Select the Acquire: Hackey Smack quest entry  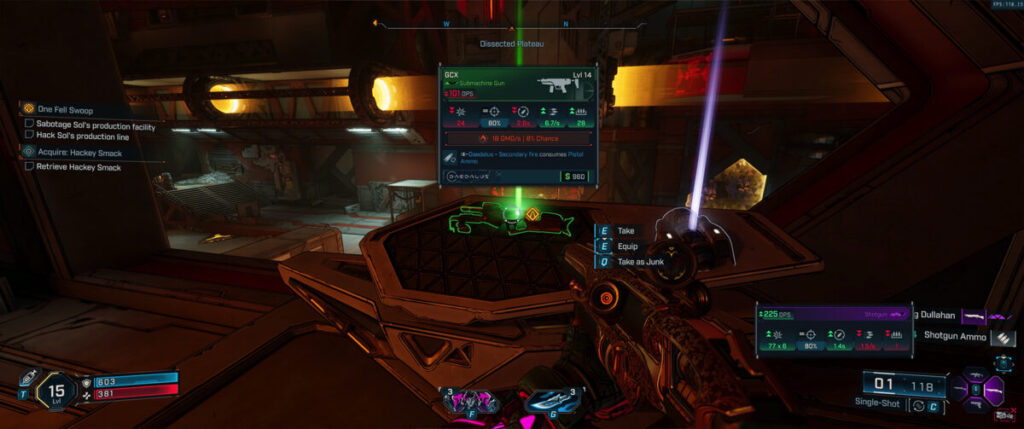pyautogui.click(x=79, y=152)
